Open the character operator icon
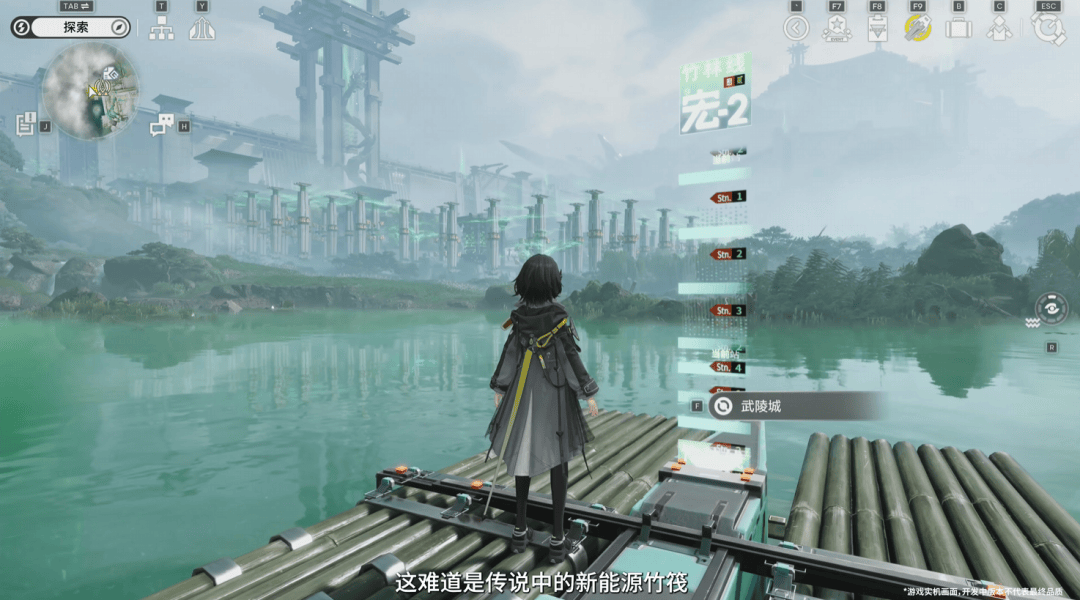Image resolution: width=1080 pixels, height=600 pixels. click(999, 28)
